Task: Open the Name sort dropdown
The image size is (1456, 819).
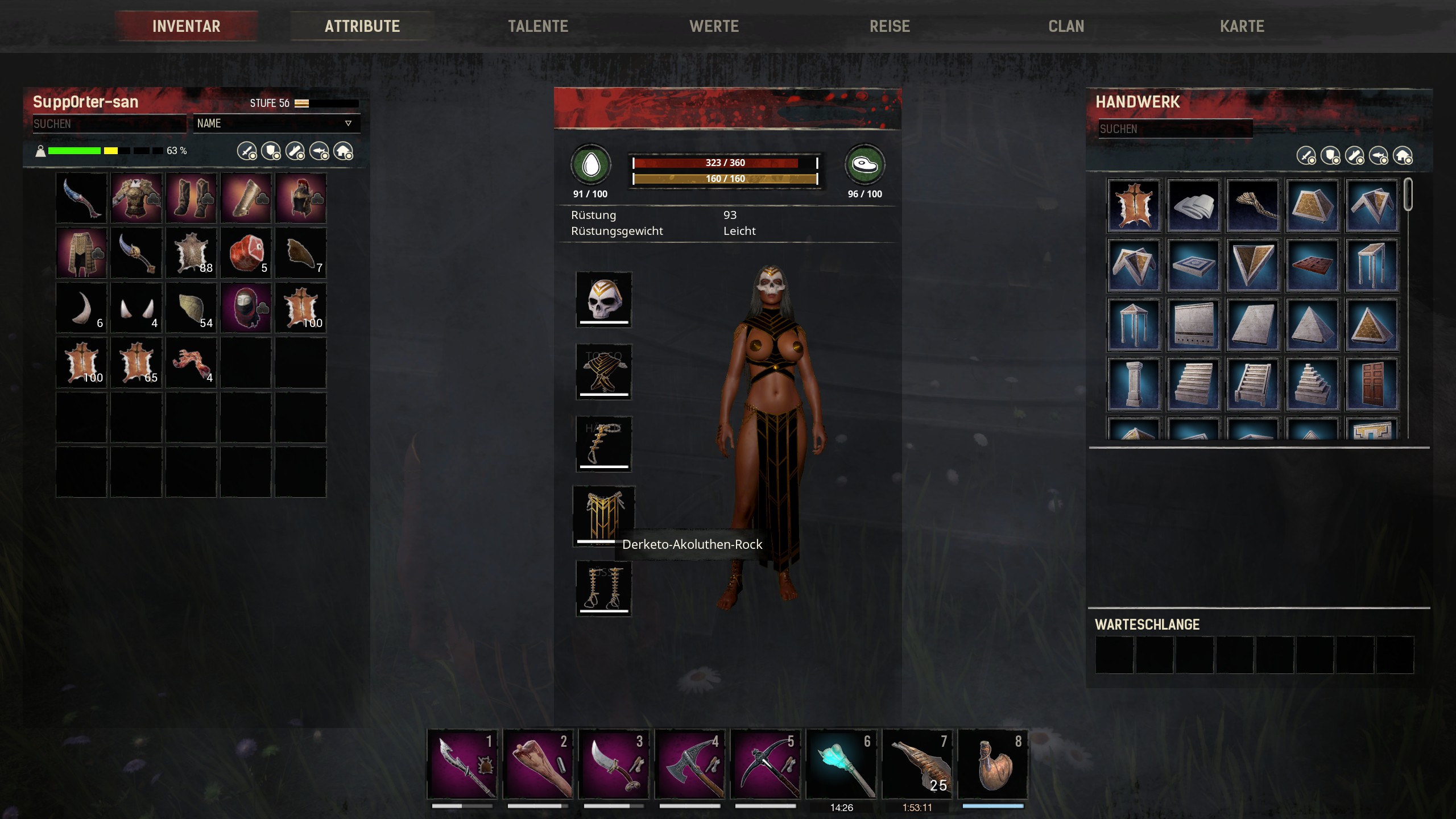Action: point(276,123)
